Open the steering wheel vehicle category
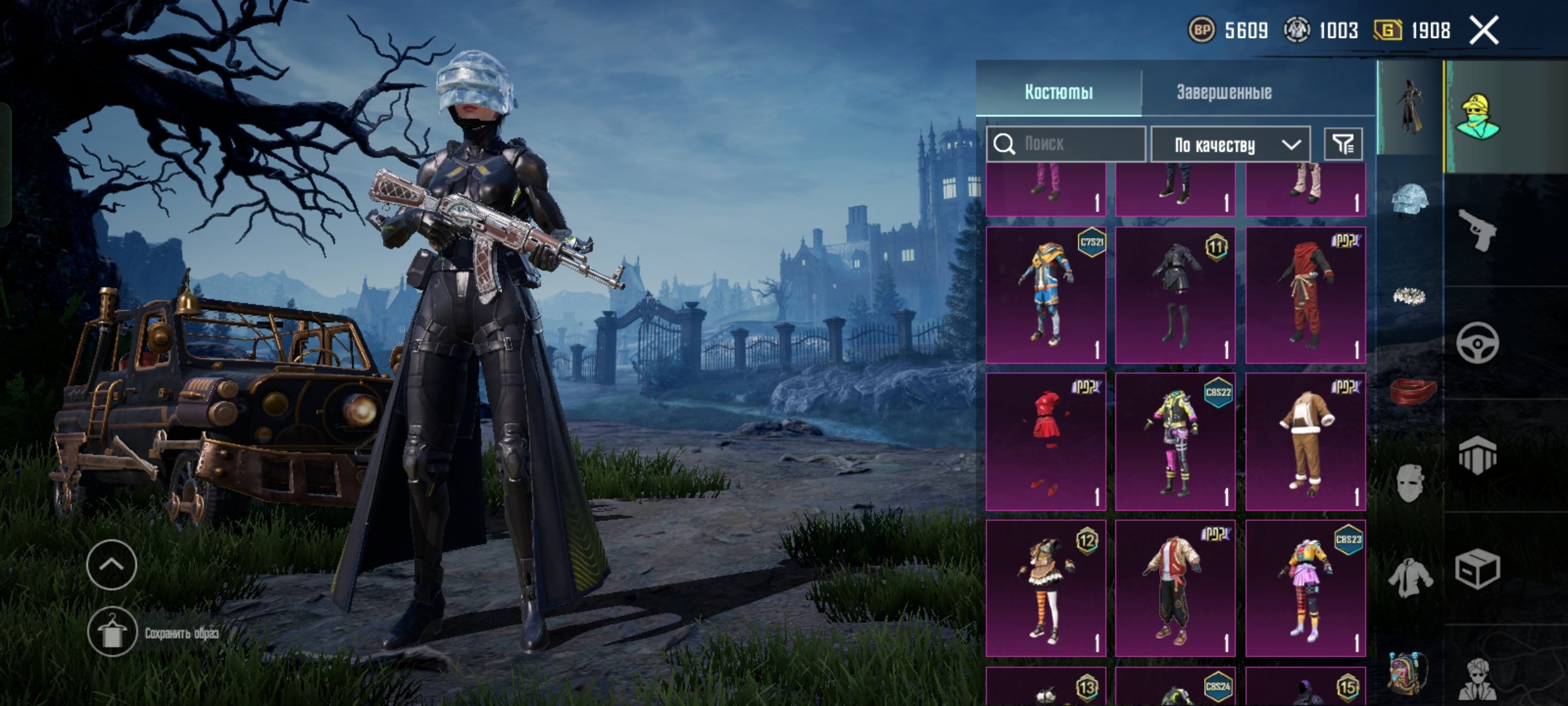Screen dimensions: 1568x706 [x=1478, y=343]
